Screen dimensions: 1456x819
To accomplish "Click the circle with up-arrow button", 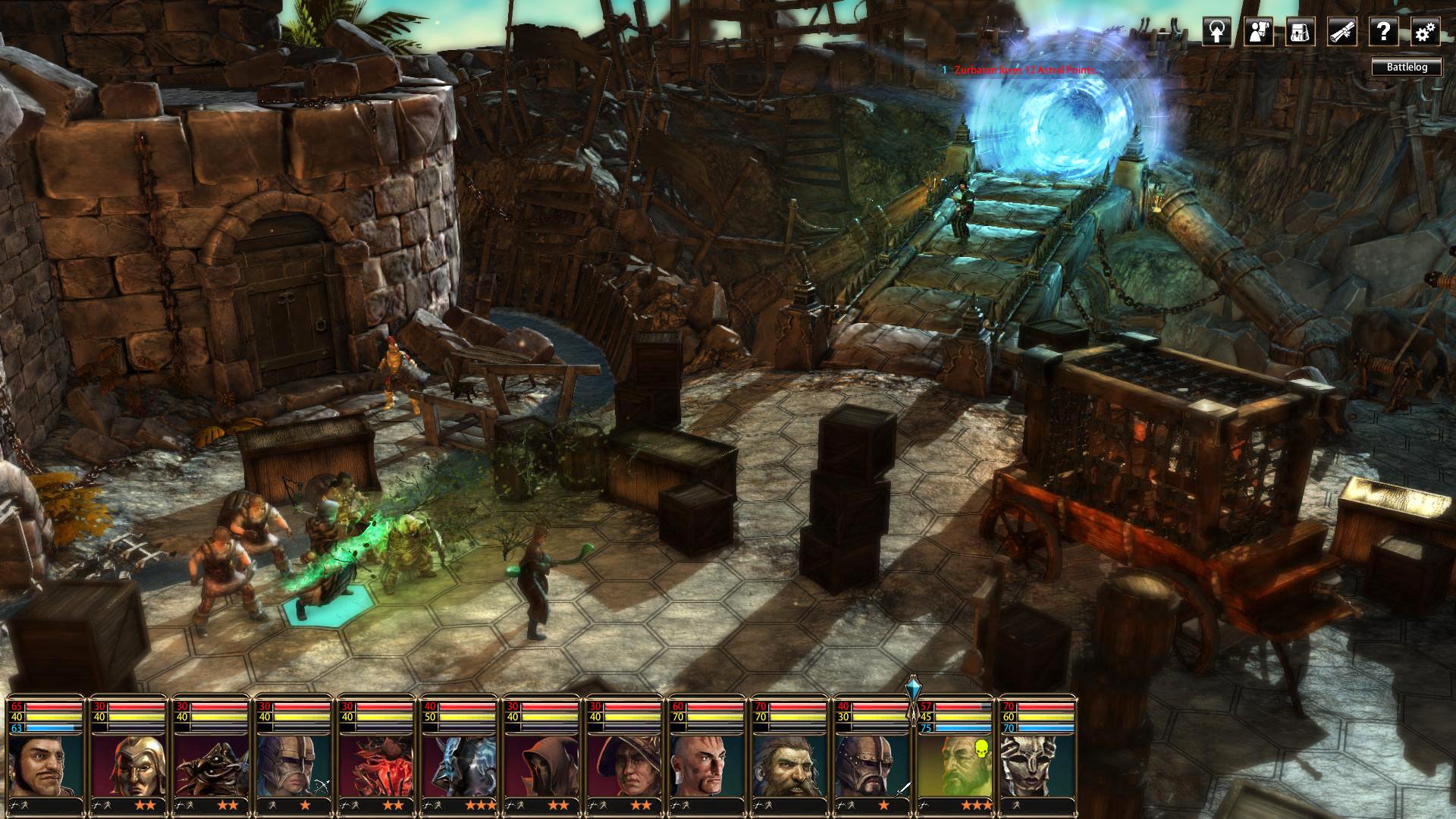I will click(x=1216, y=32).
